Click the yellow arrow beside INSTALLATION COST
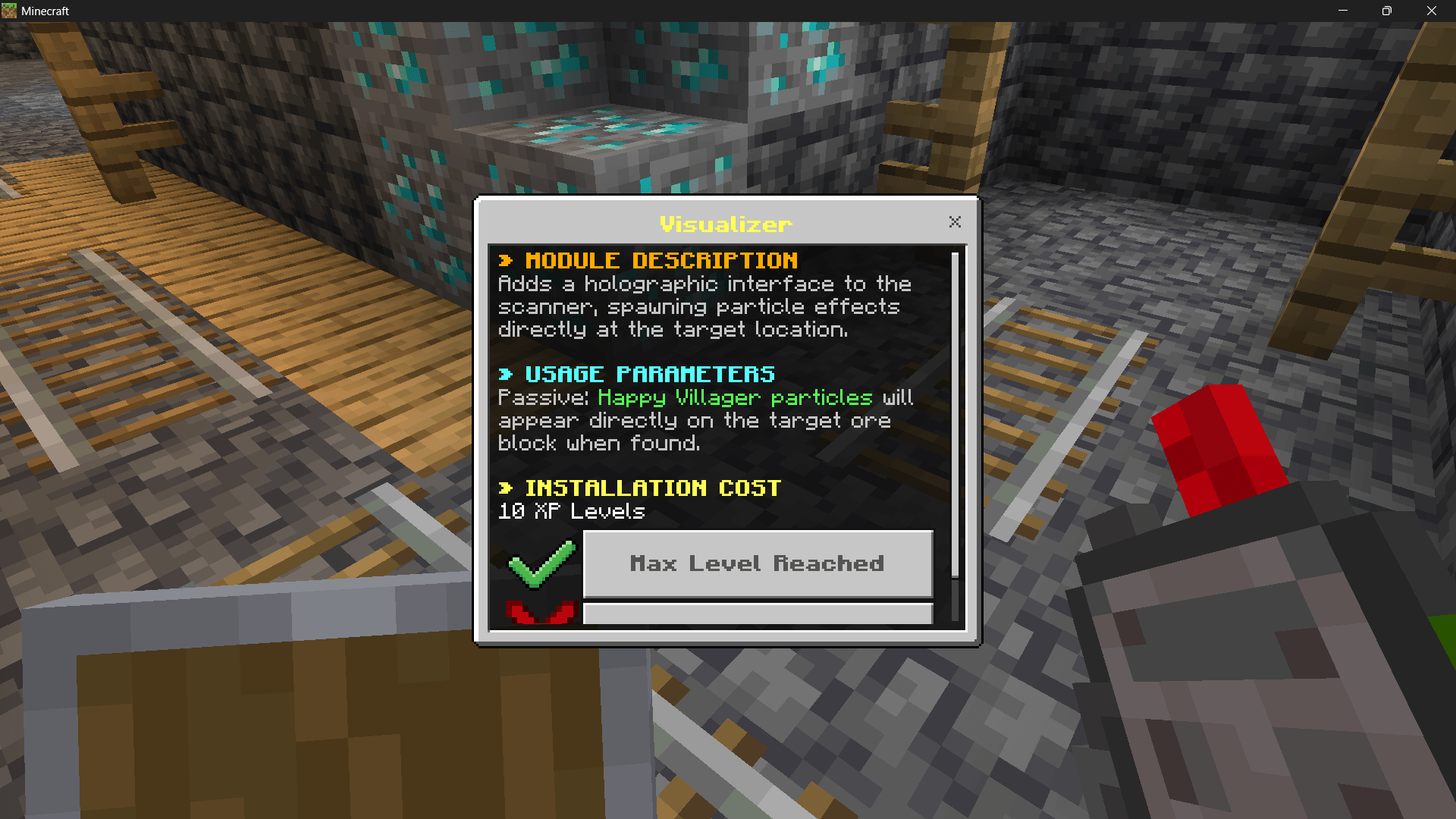Image resolution: width=1456 pixels, height=819 pixels. point(506,488)
